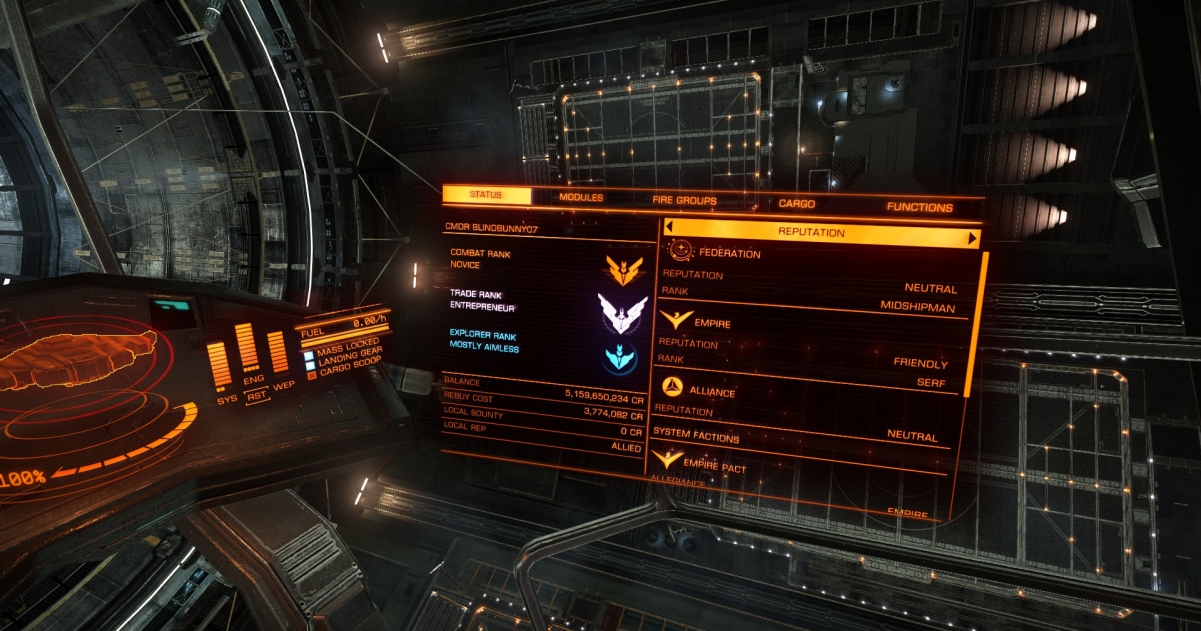Click the right arrow beside Reputation
This screenshot has width=1201, height=631.
(971, 239)
